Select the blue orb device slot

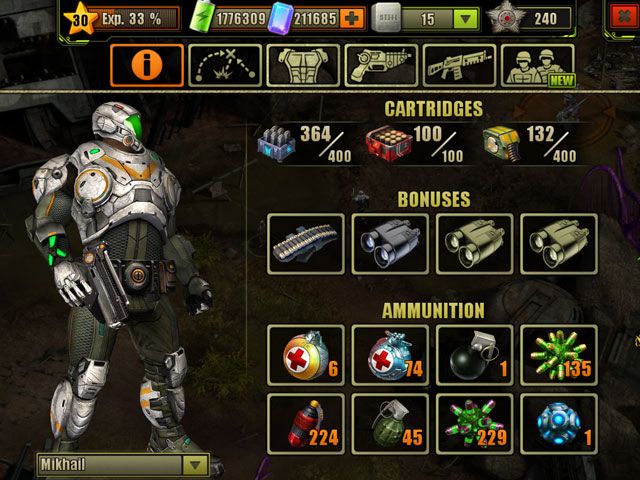(x=559, y=423)
